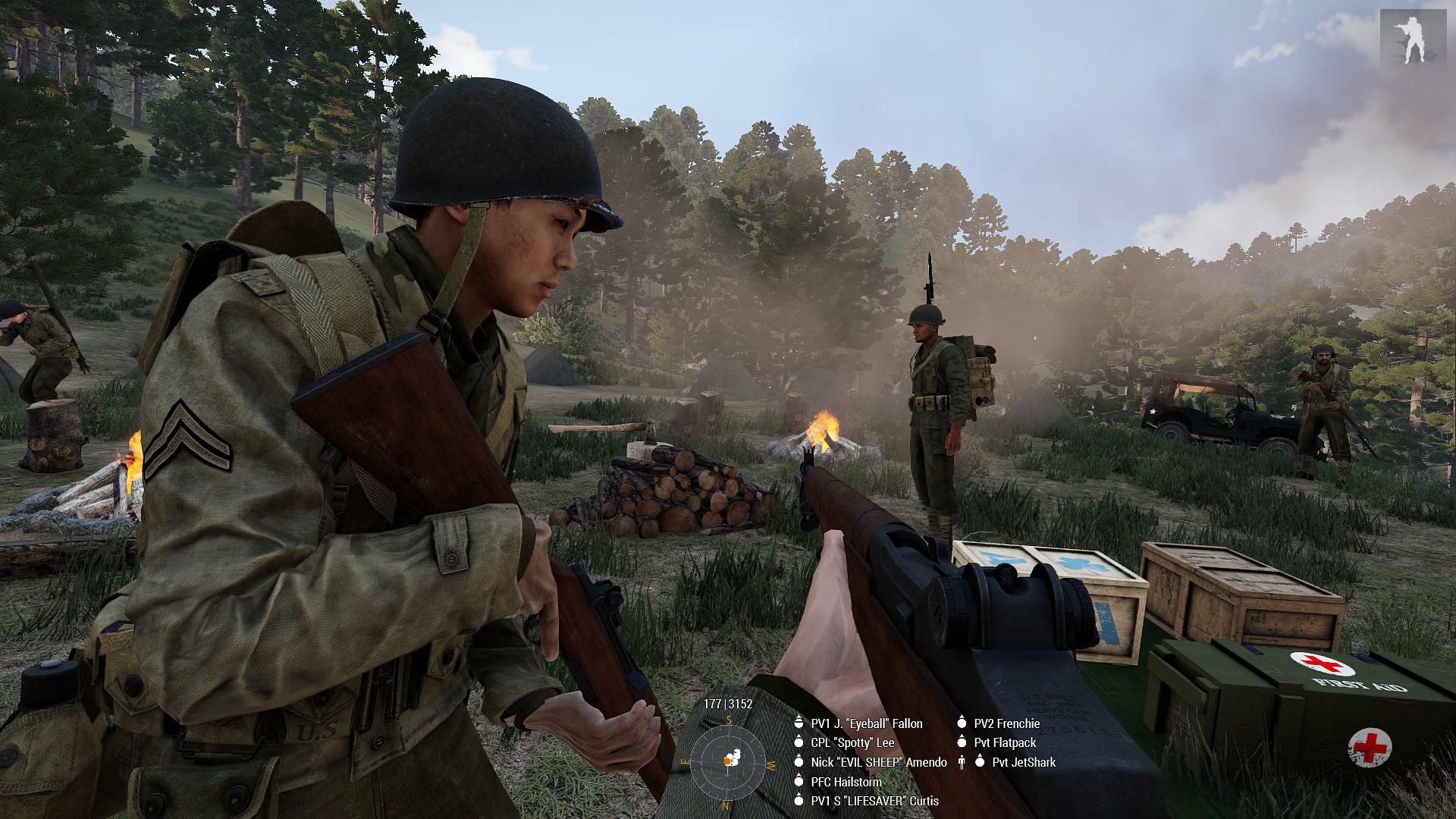Click Pvt JetShark in the squad list

(x=1023, y=762)
